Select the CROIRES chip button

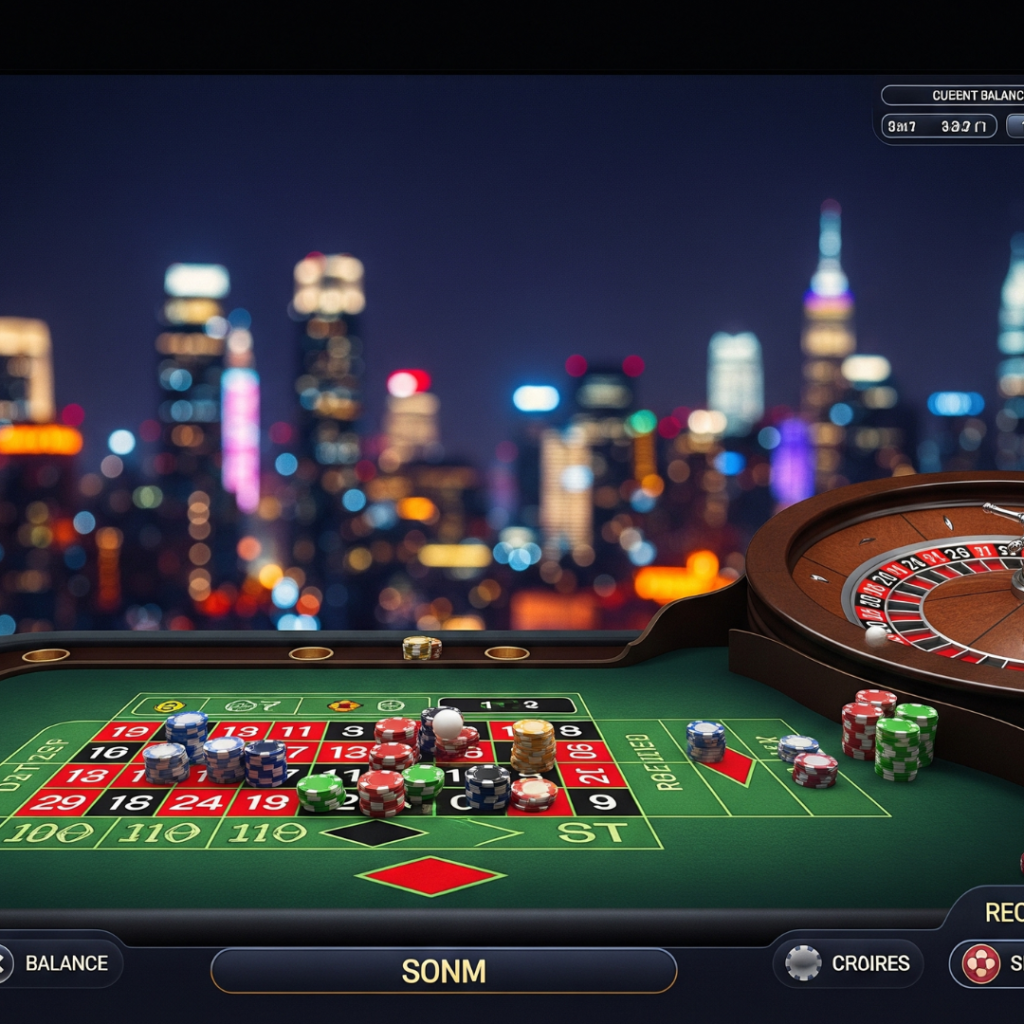[x=848, y=963]
